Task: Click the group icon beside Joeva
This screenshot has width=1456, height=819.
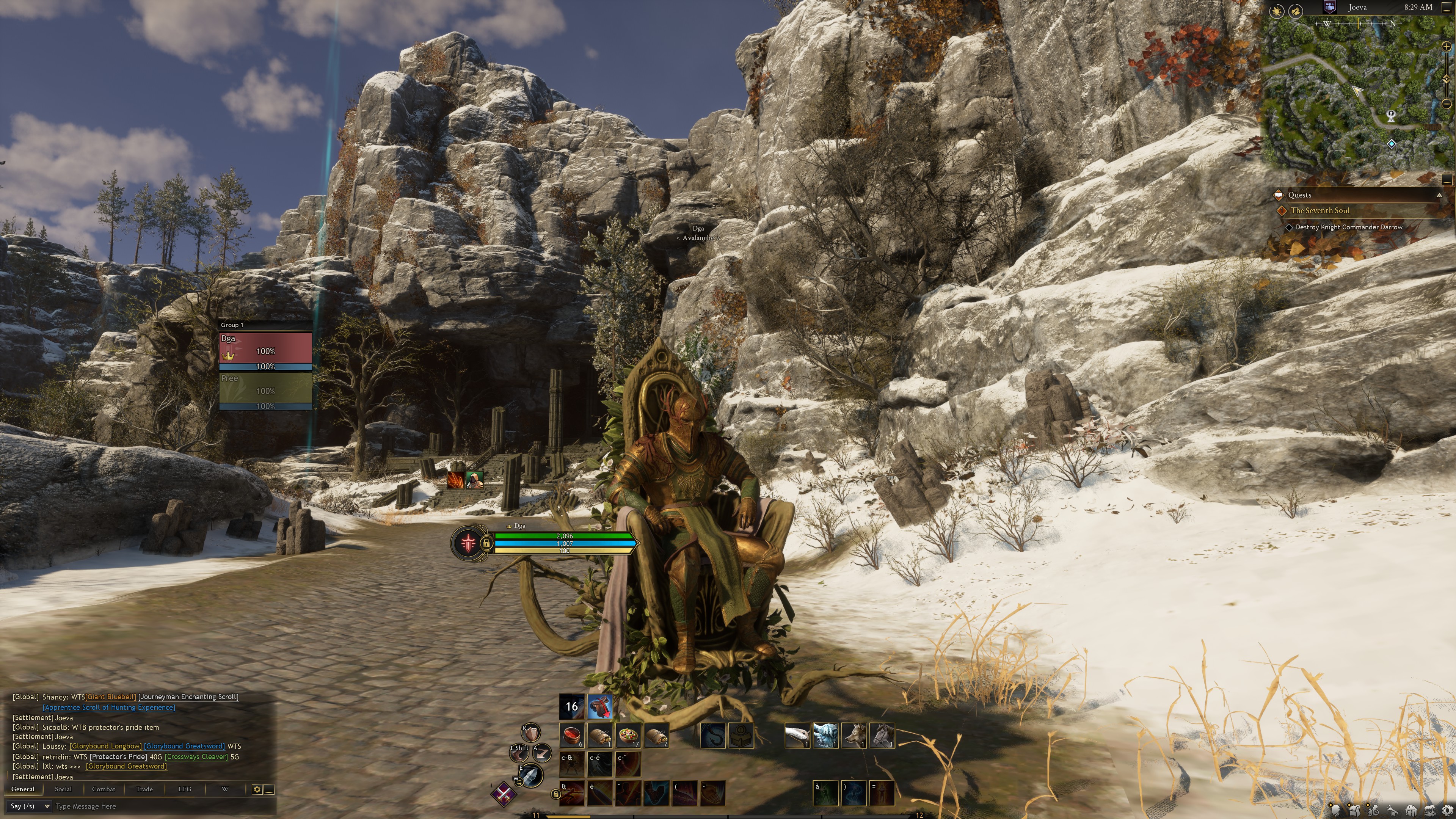Action: click(1329, 7)
